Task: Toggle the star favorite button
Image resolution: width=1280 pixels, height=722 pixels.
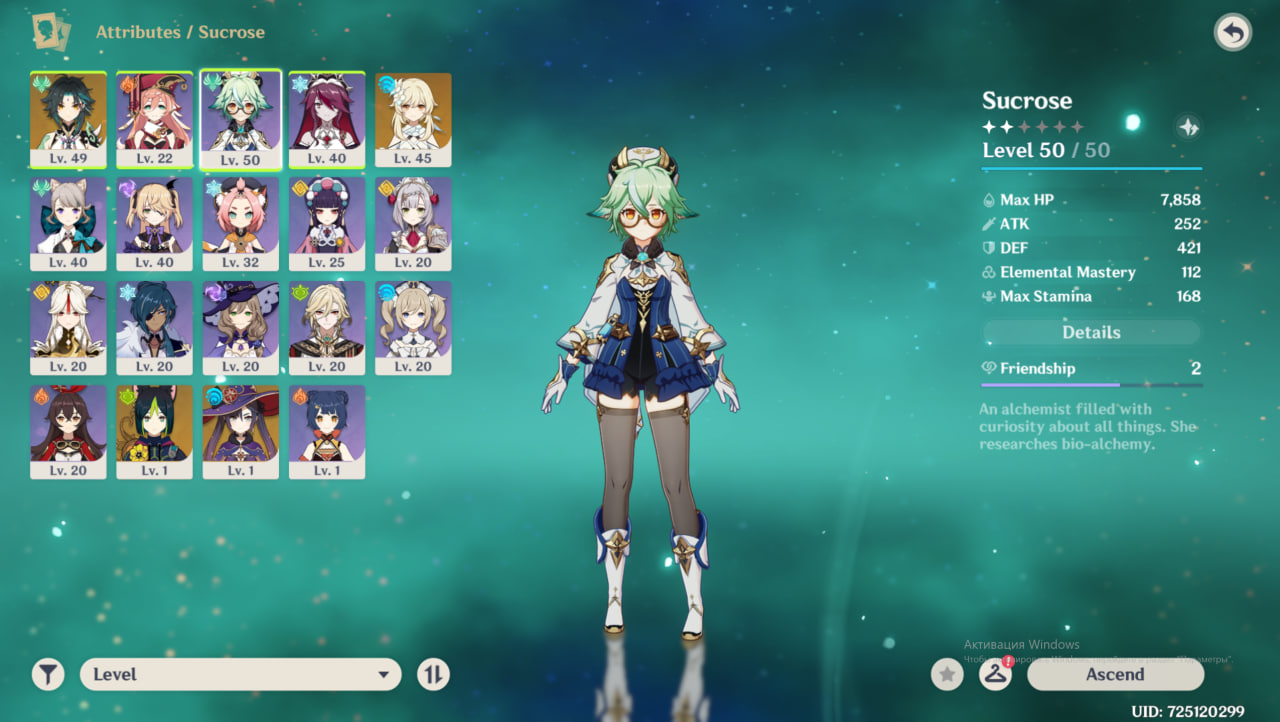Action: pos(947,675)
